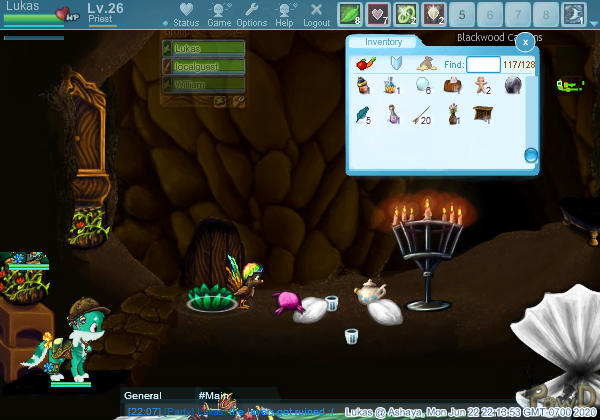Close the Inventory window
This screenshot has width=600, height=420.
point(524,42)
